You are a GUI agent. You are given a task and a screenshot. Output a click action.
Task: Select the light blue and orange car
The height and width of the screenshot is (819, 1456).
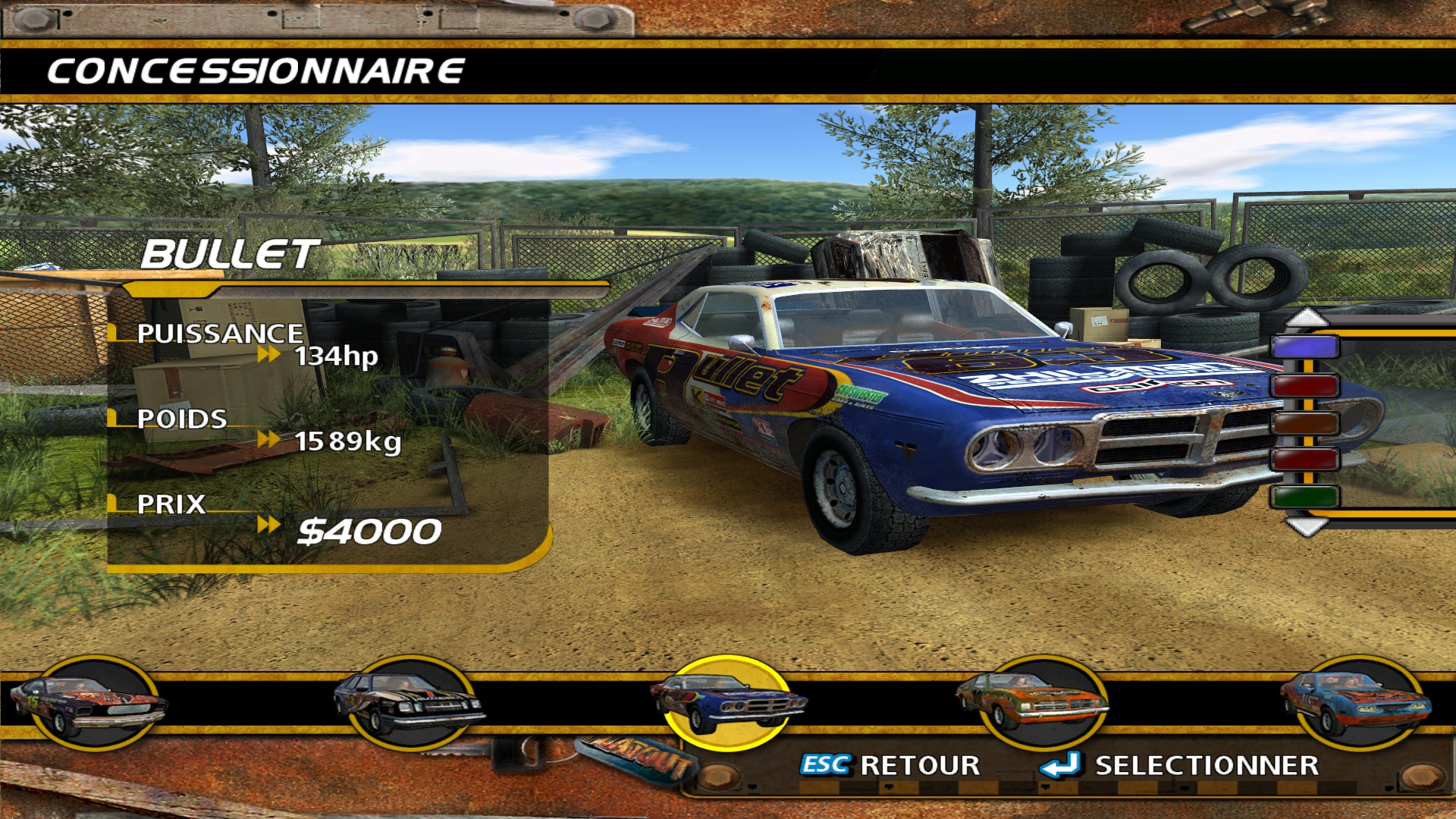1356,703
